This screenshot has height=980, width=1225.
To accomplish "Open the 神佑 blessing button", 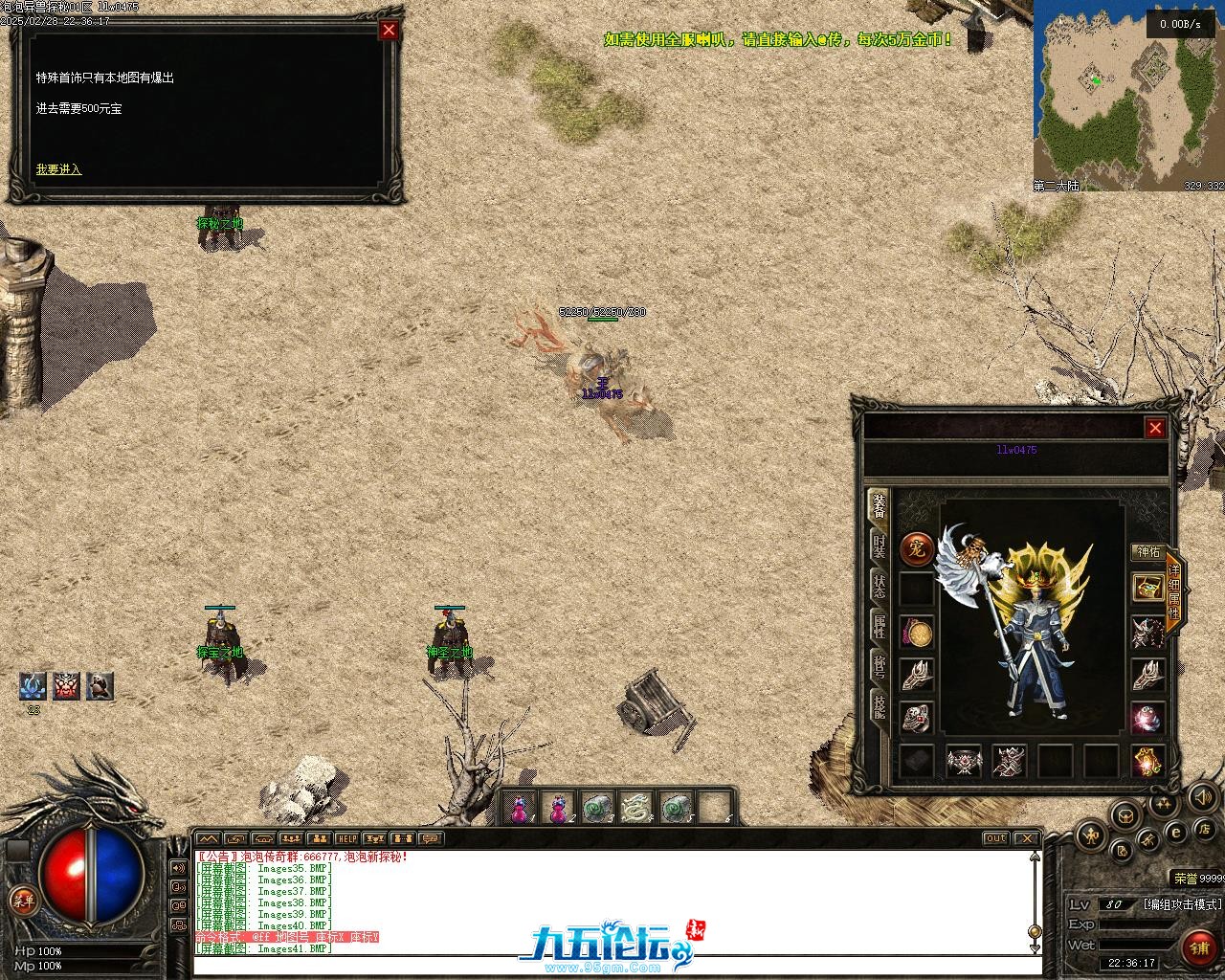I will click(1147, 552).
